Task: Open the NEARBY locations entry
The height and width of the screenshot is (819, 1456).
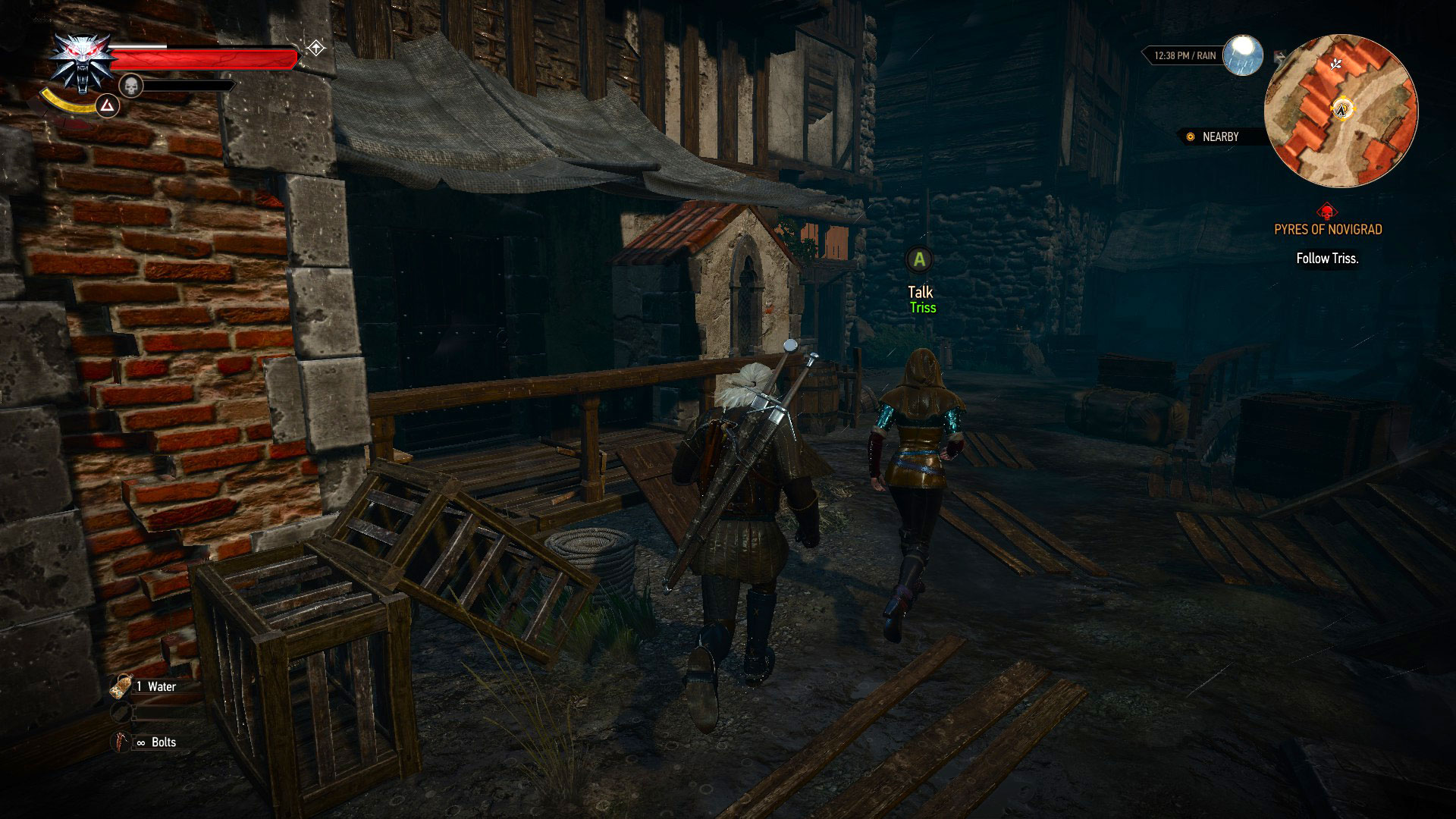Action: [x=1219, y=136]
